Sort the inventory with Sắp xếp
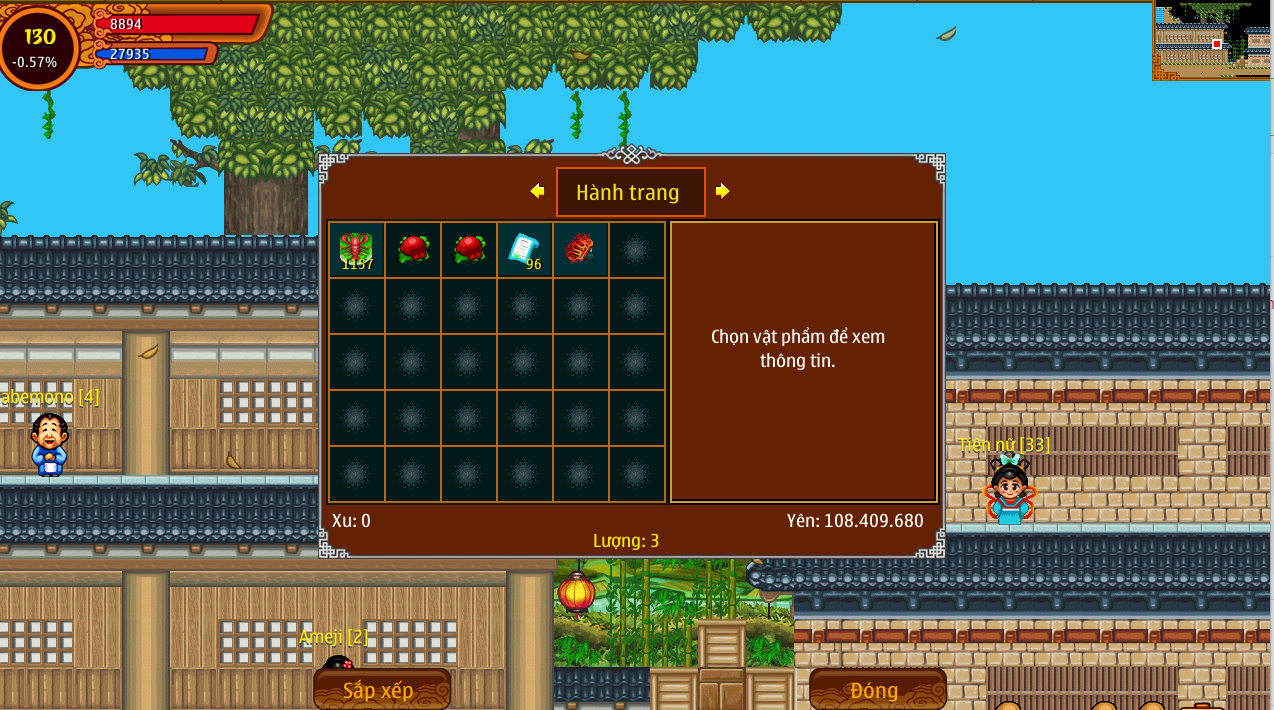Viewport: 1274px width, 710px height. click(x=381, y=690)
